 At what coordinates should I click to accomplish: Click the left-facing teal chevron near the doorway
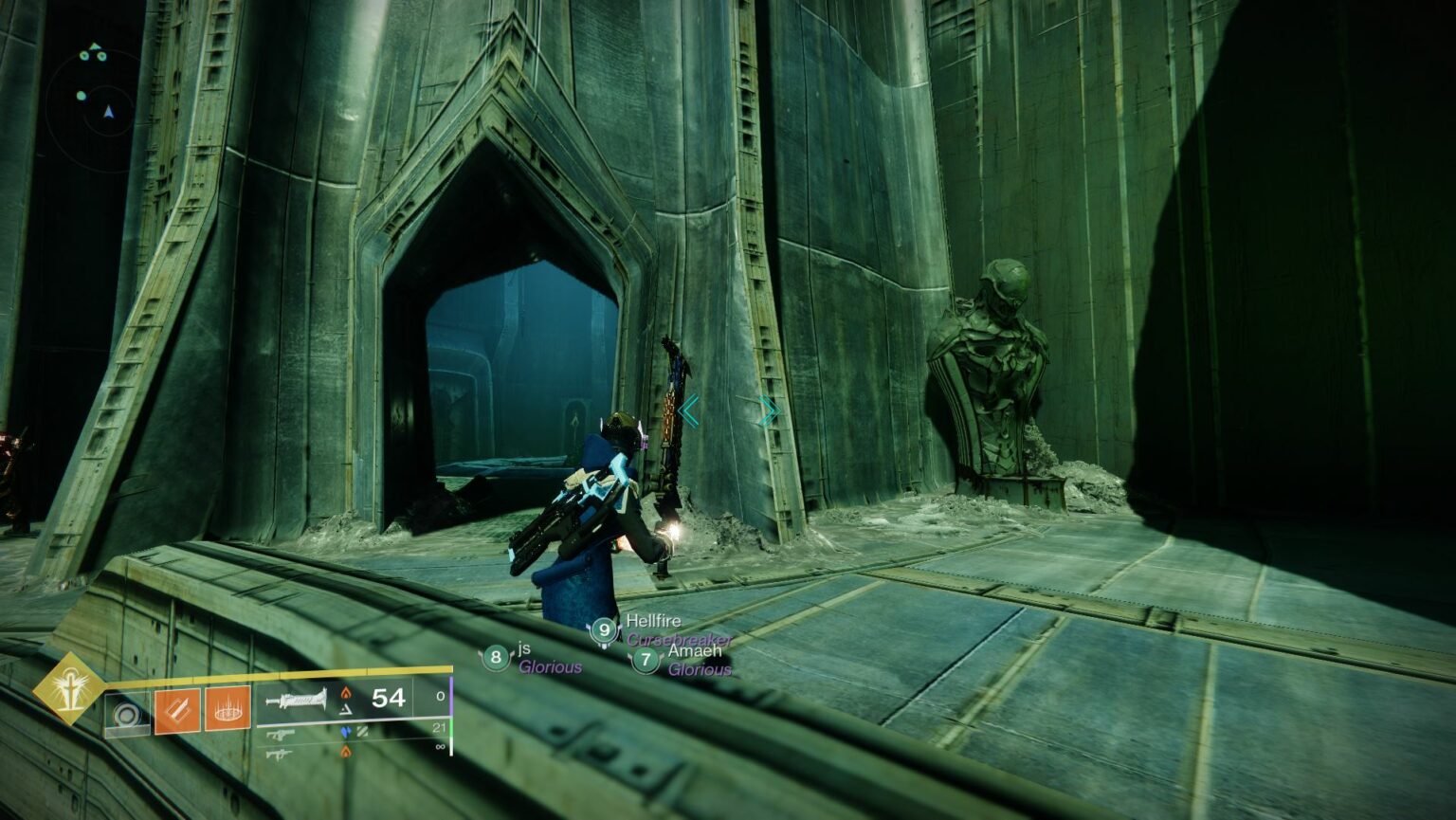point(690,410)
